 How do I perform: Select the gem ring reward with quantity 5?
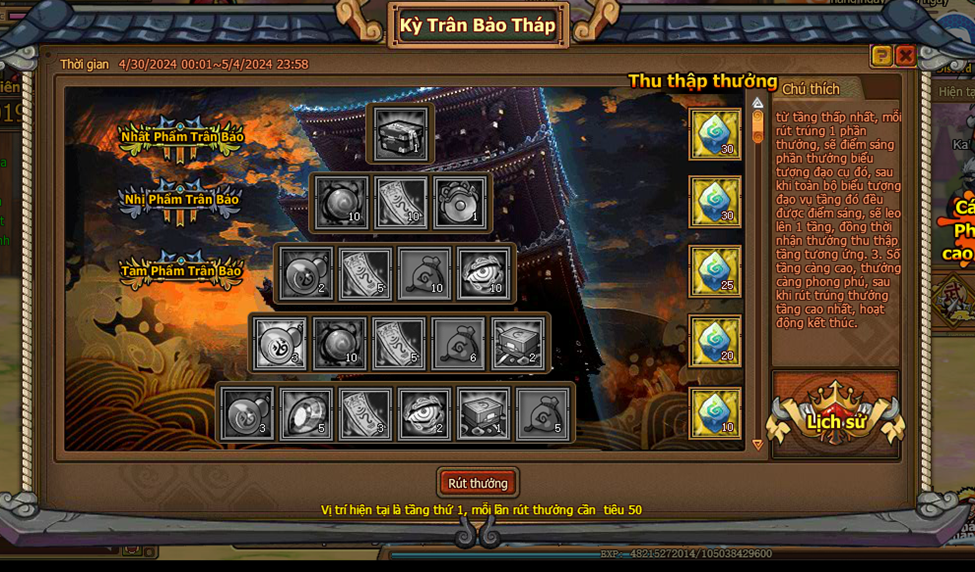305,413
